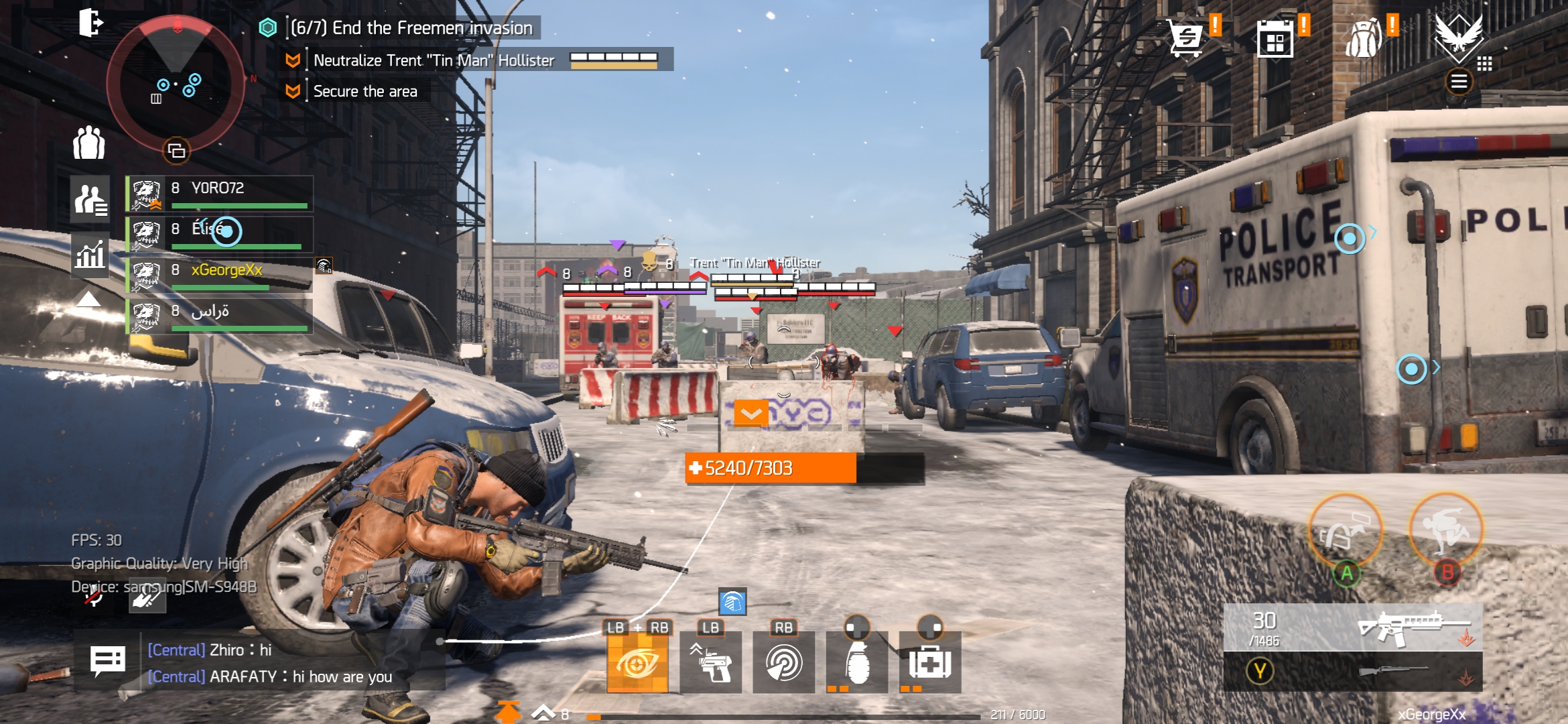Use the spiral skill ability slot
Viewport: 1568px width, 724px height.
[x=783, y=662]
